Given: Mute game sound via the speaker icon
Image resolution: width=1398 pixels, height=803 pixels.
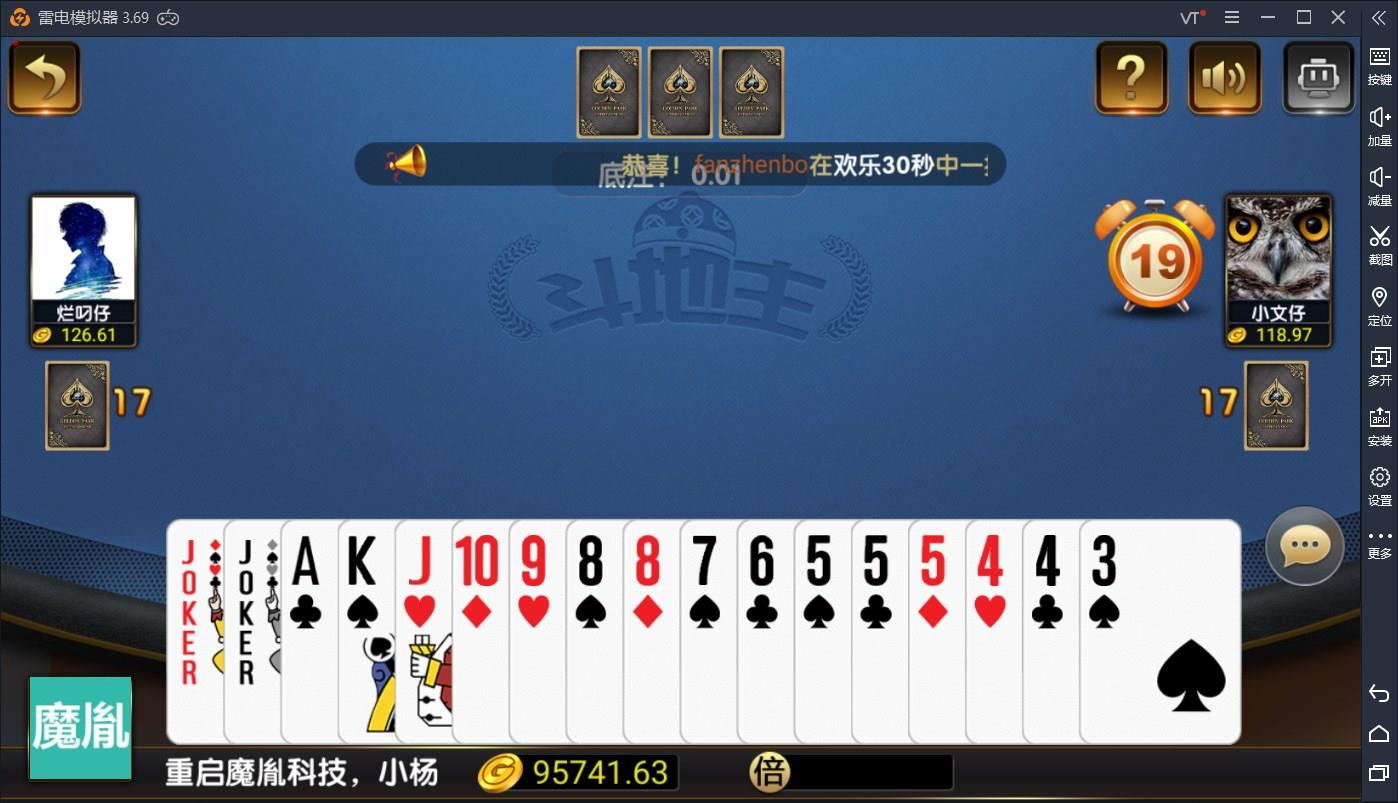Looking at the screenshot, I should point(1223,77).
